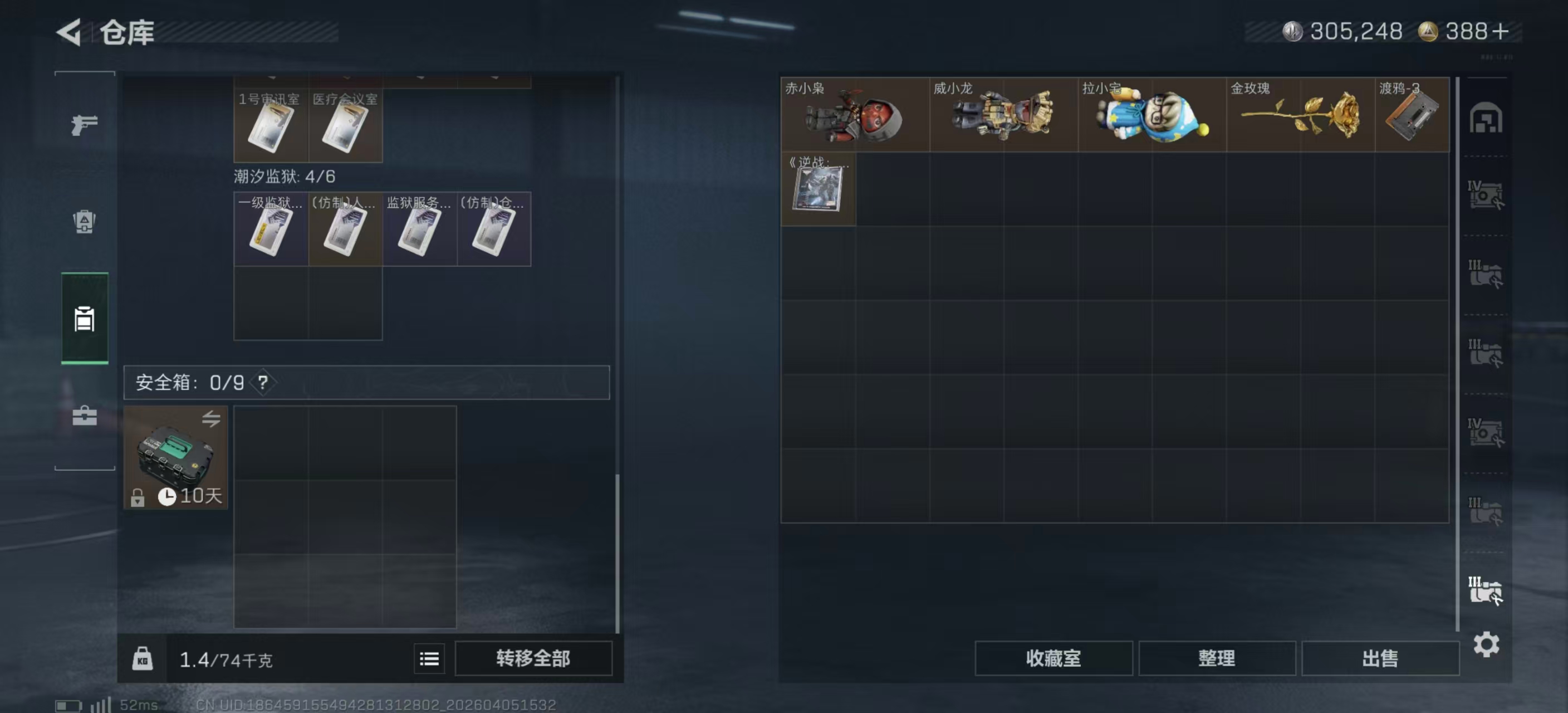Click the lock icon on the 10天 safe box

[138, 497]
